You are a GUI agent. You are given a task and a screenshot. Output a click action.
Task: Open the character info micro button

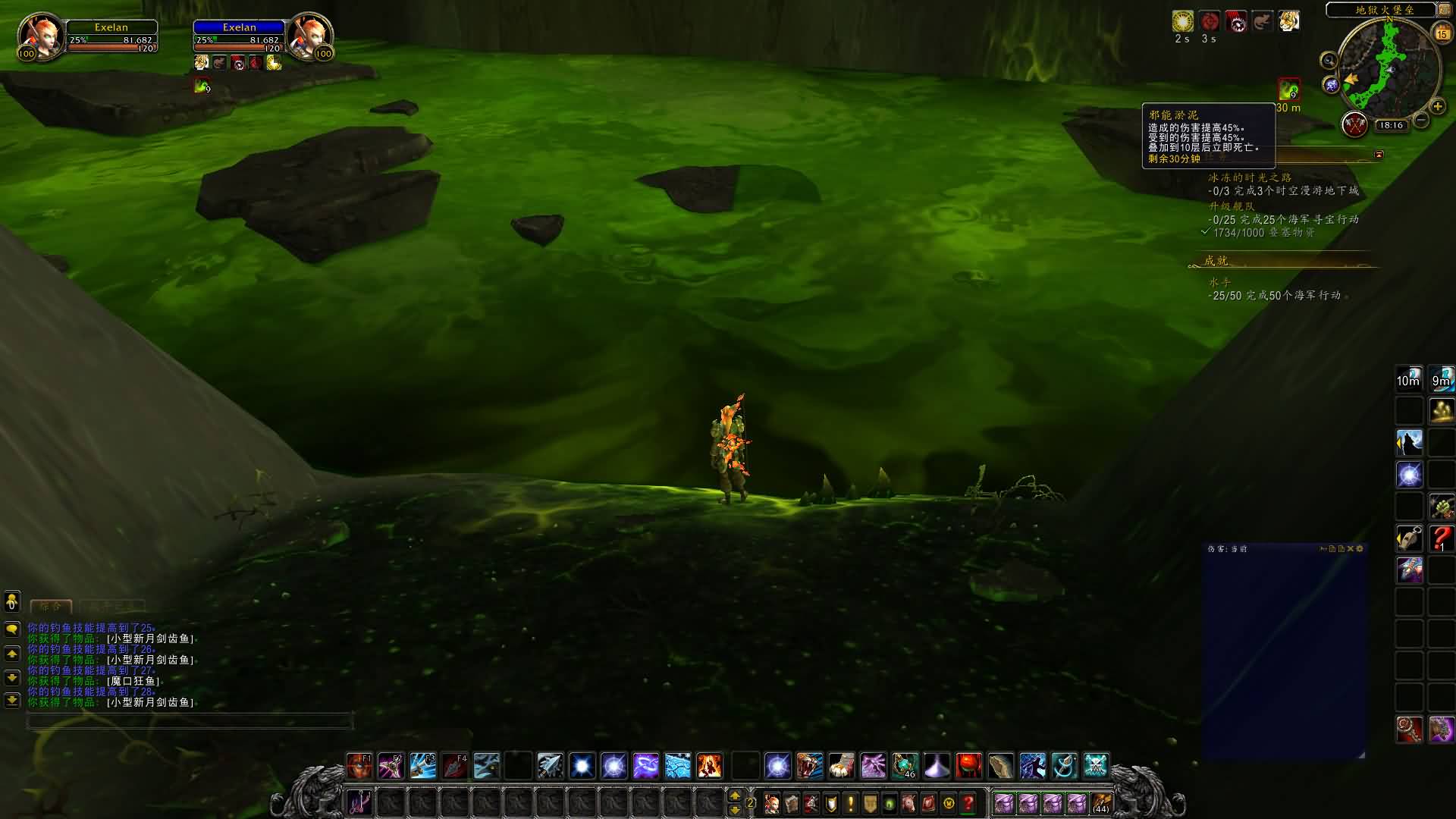[x=771, y=803]
